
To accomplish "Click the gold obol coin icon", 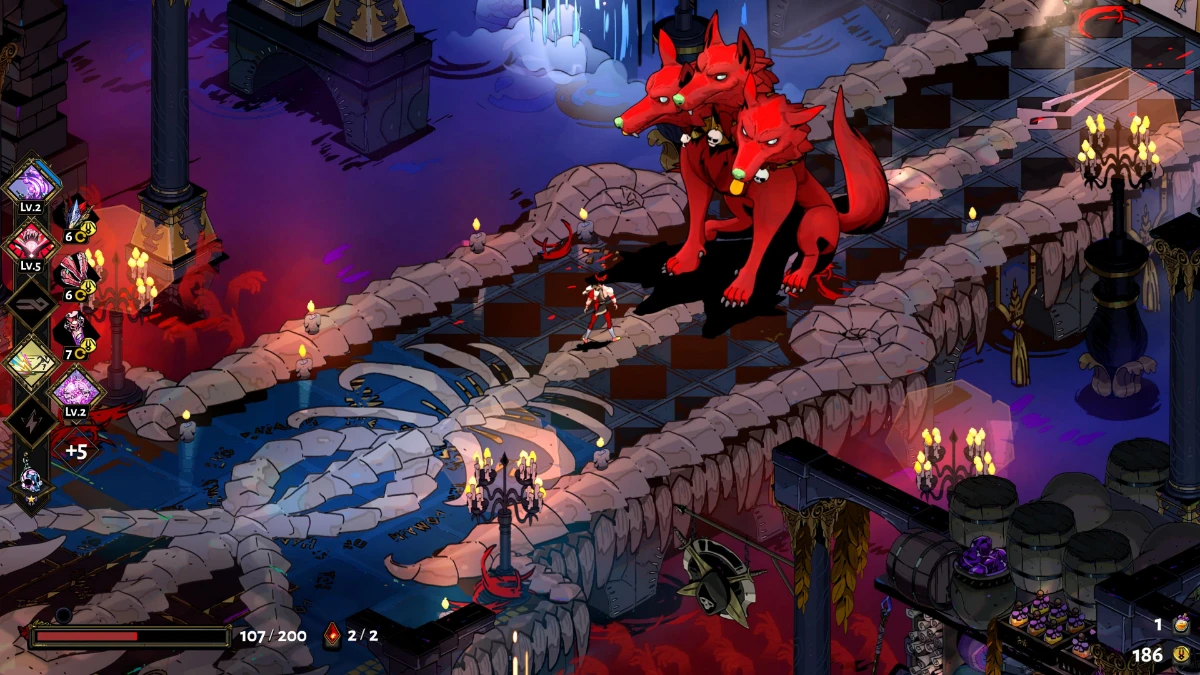I will (x=1182, y=656).
